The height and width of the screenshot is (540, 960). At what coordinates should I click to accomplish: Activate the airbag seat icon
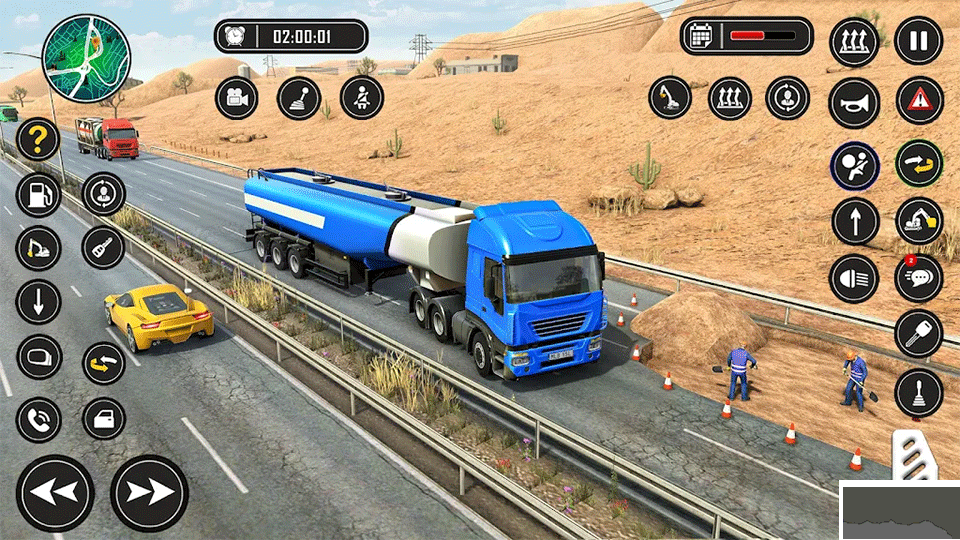[x=854, y=166]
